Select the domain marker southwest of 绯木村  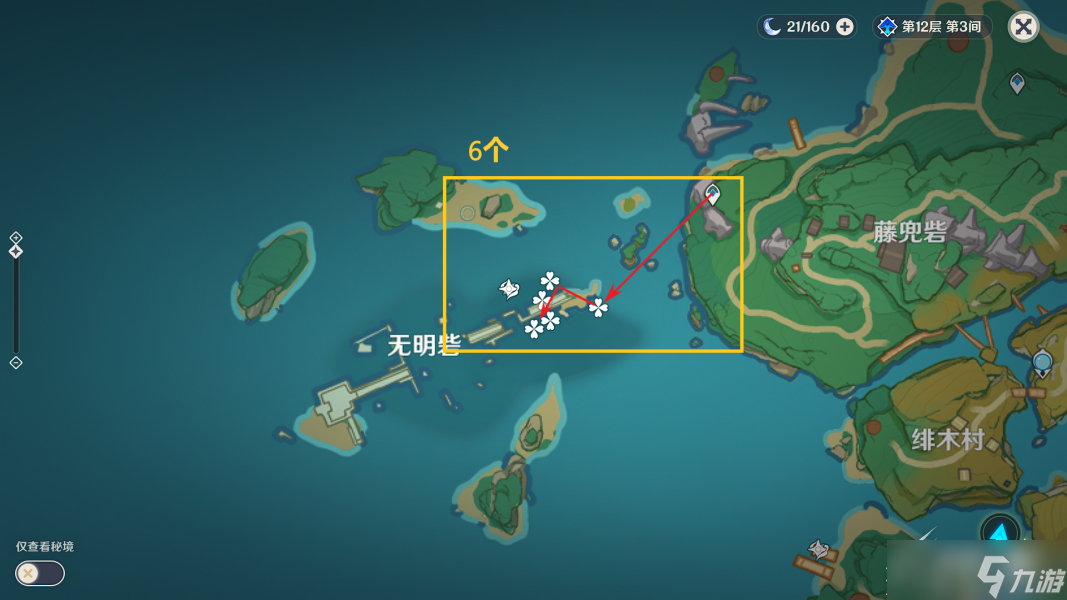(x=819, y=549)
